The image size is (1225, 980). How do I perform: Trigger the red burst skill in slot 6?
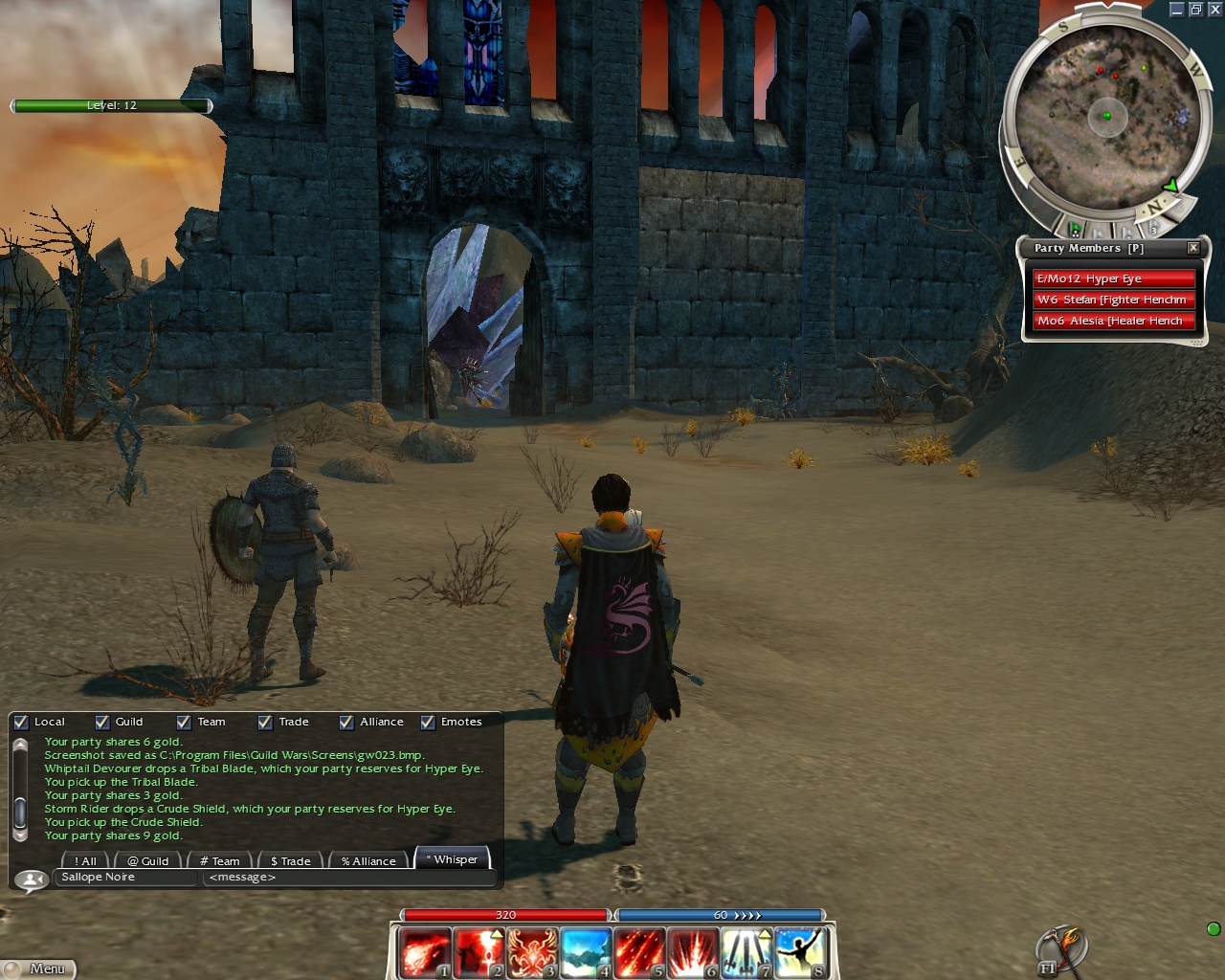point(692,952)
